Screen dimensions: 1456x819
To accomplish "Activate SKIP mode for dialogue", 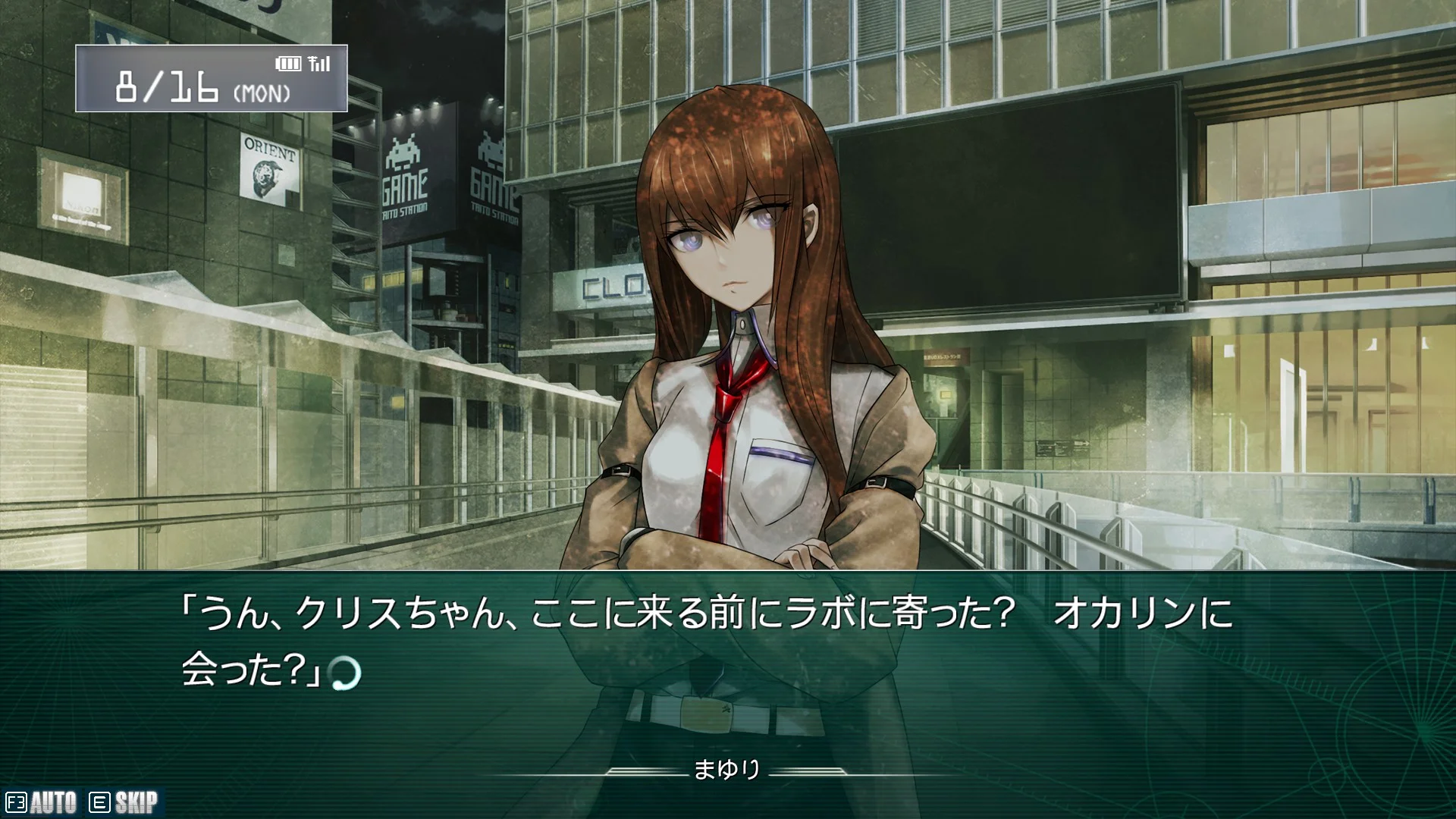I will click(x=124, y=802).
